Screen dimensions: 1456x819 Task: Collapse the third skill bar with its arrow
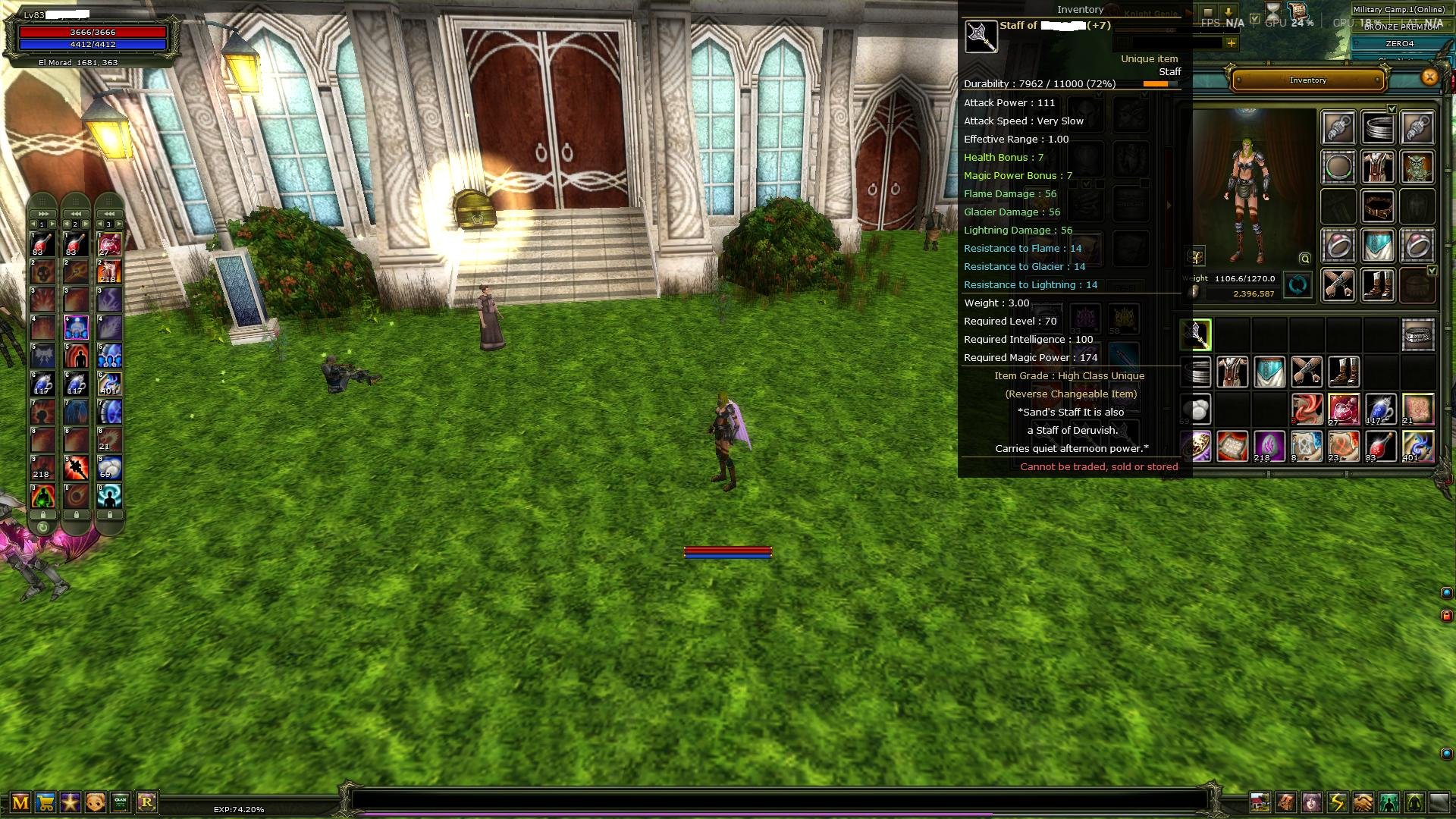109,214
